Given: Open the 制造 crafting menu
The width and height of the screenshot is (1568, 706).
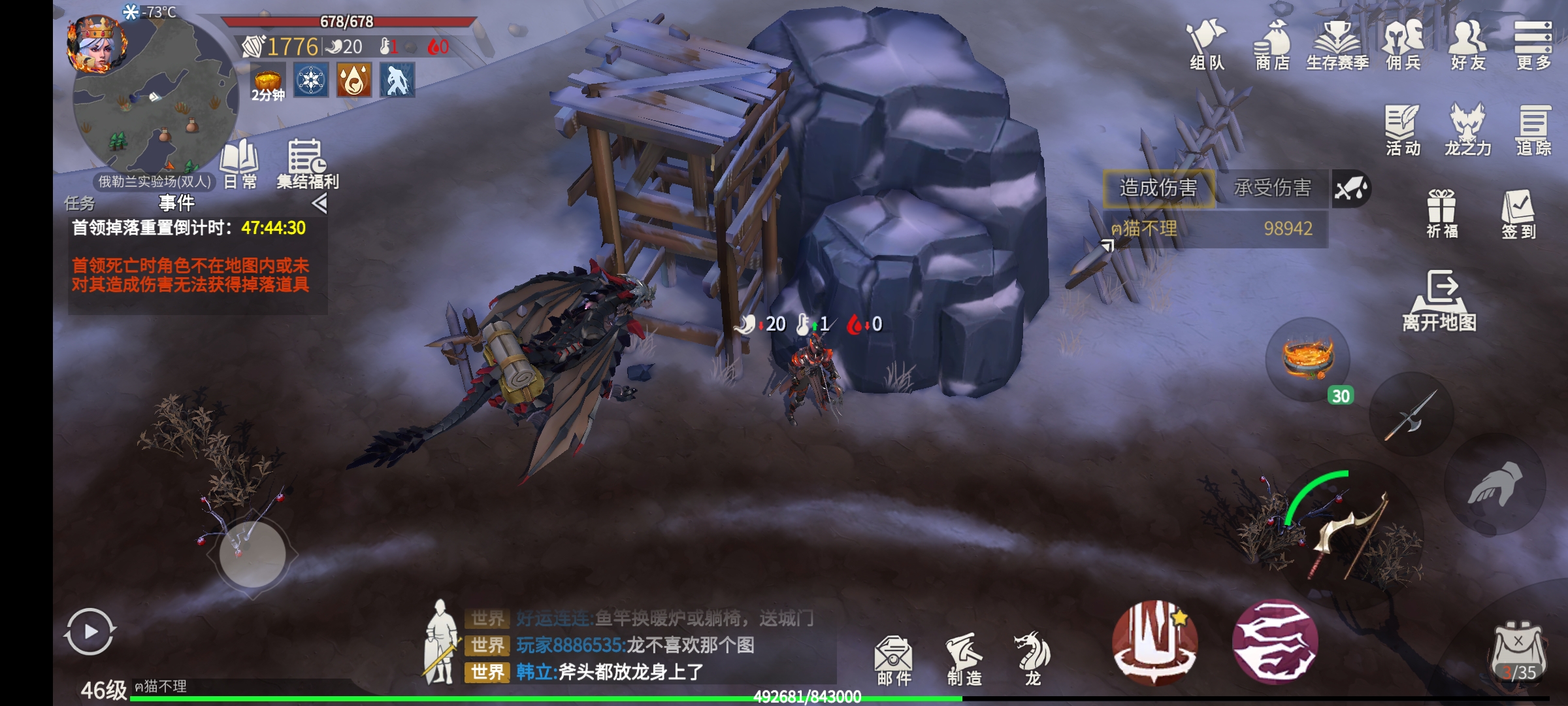Looking at the screenshot, I should click(x=964, y=659).
